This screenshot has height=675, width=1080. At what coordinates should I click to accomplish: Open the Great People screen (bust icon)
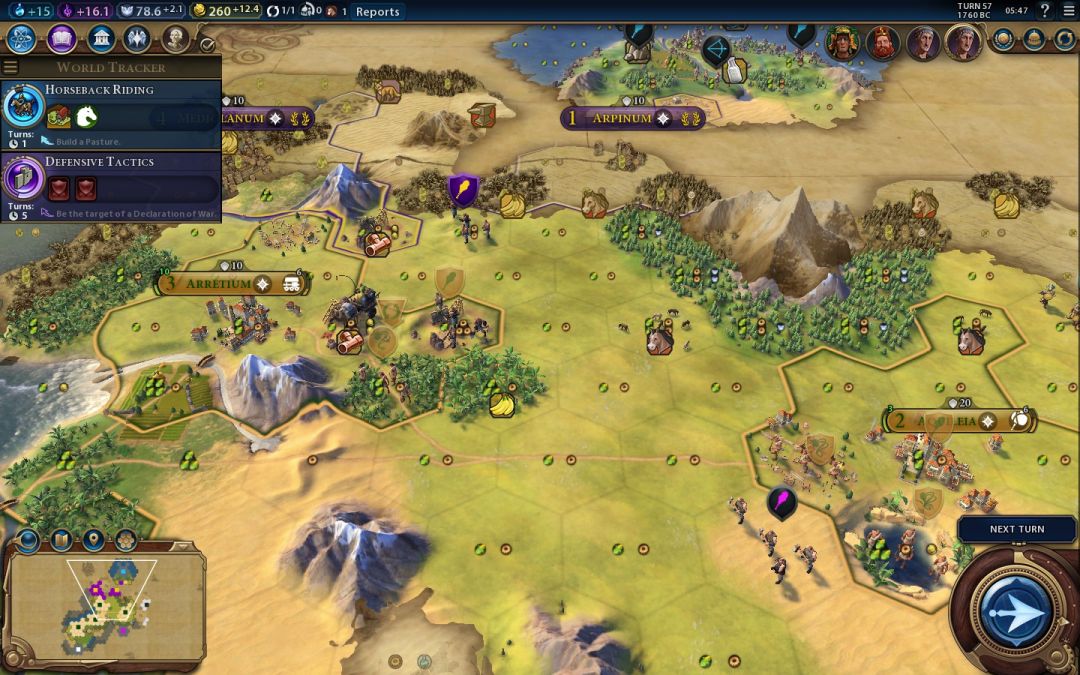[x=176, y=39]
